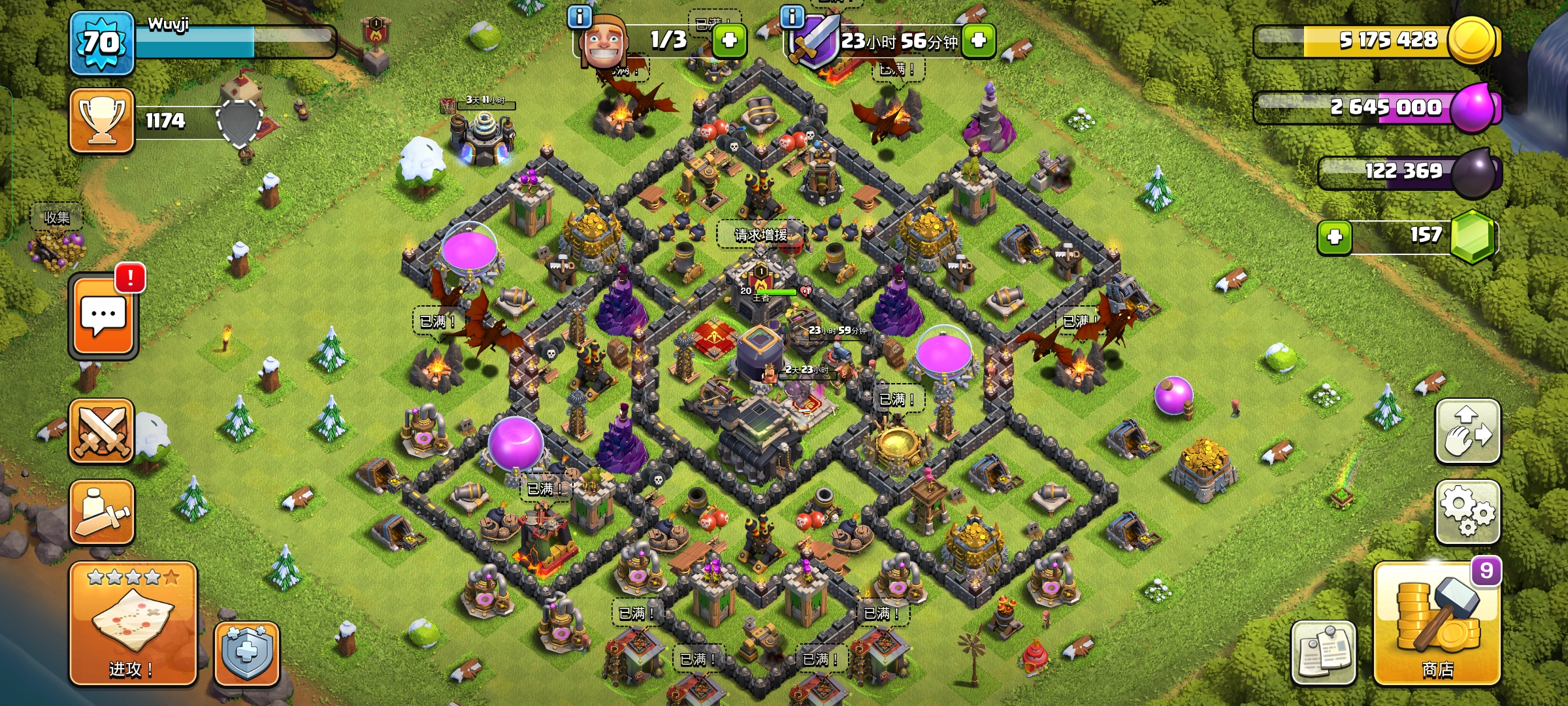Add a builder with the green plus
Viewport: 1568px width, 706px height.
coord(729,41)
